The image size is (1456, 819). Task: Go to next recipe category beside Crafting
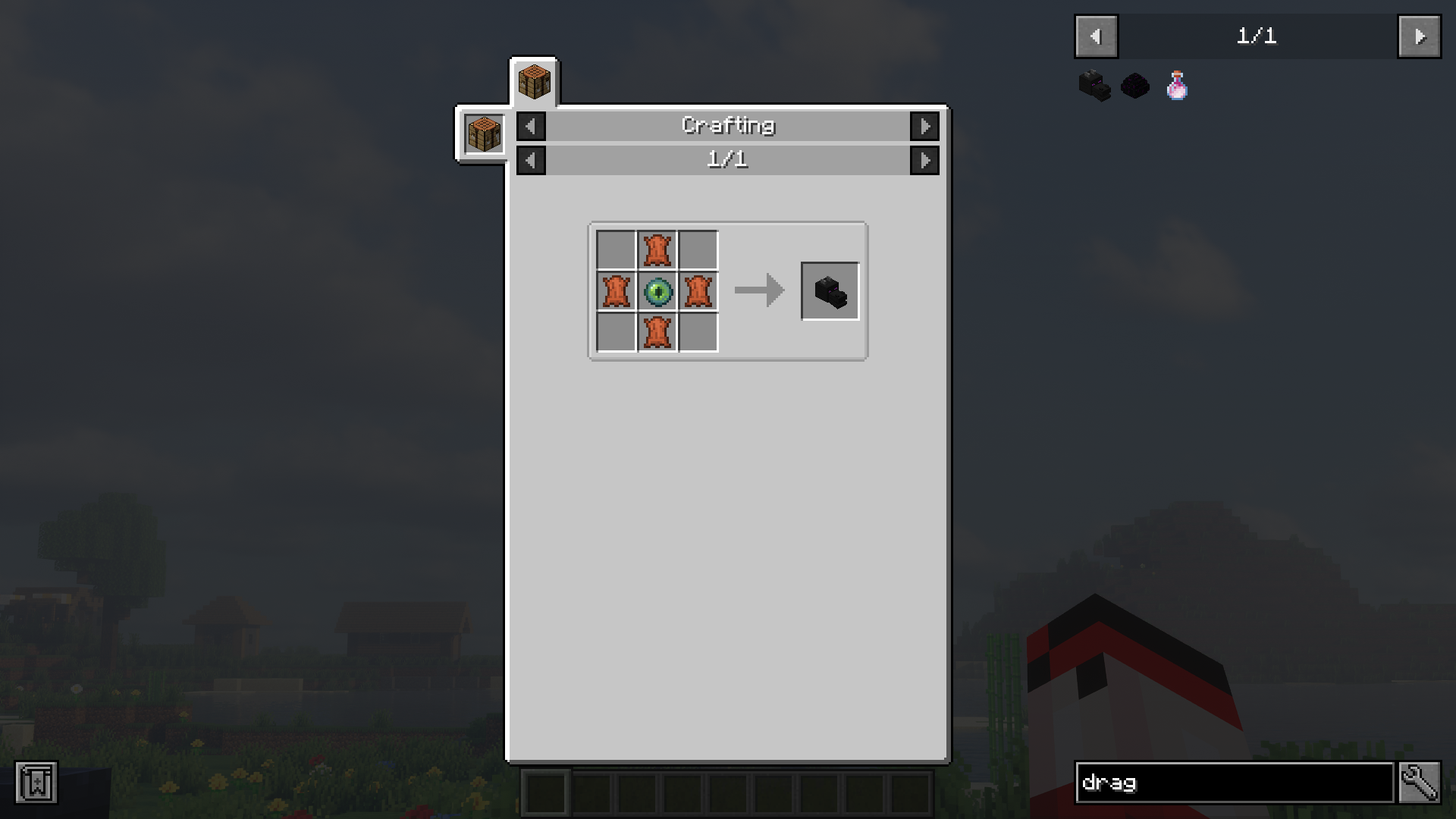pyautogui.click(x=924, y=126)
